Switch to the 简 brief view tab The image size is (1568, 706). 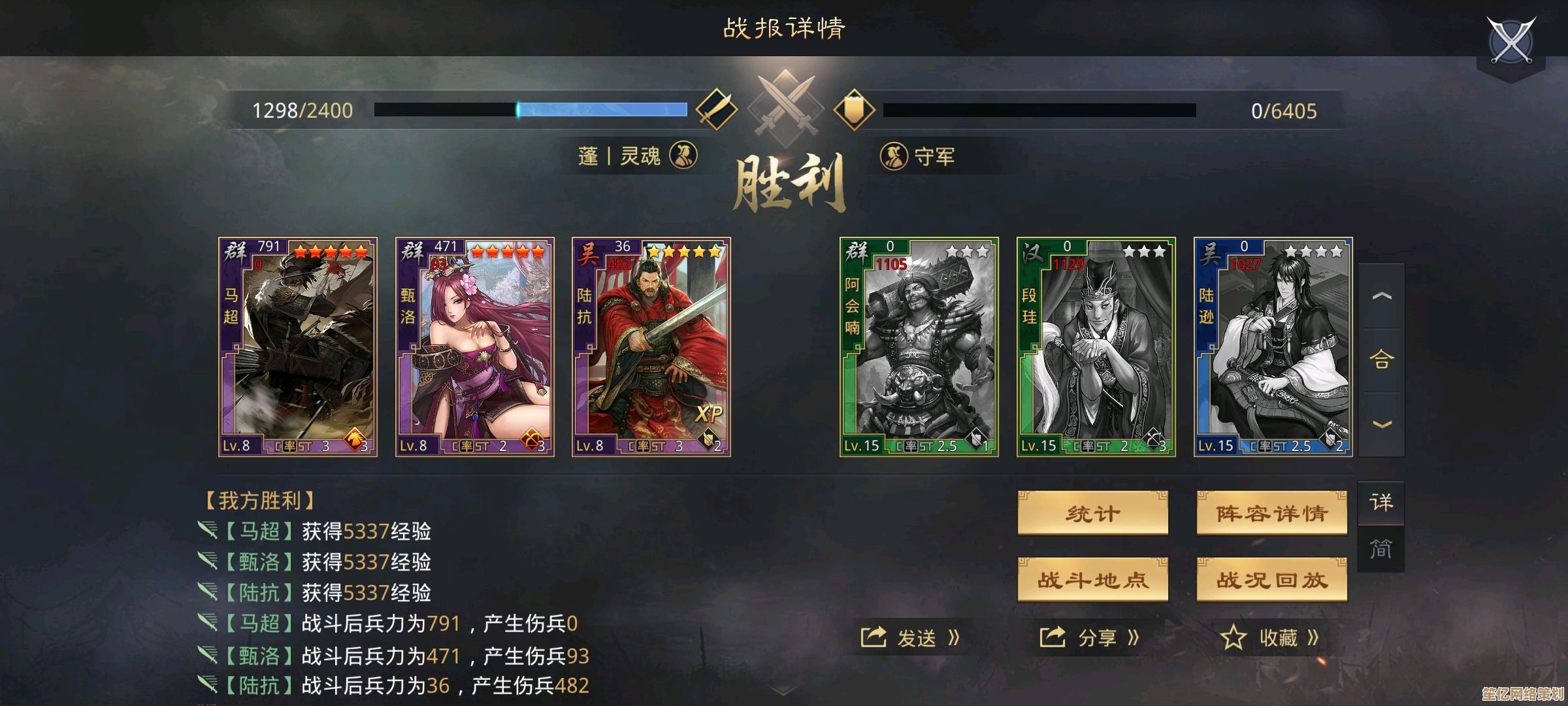(x=1381, y=549)
